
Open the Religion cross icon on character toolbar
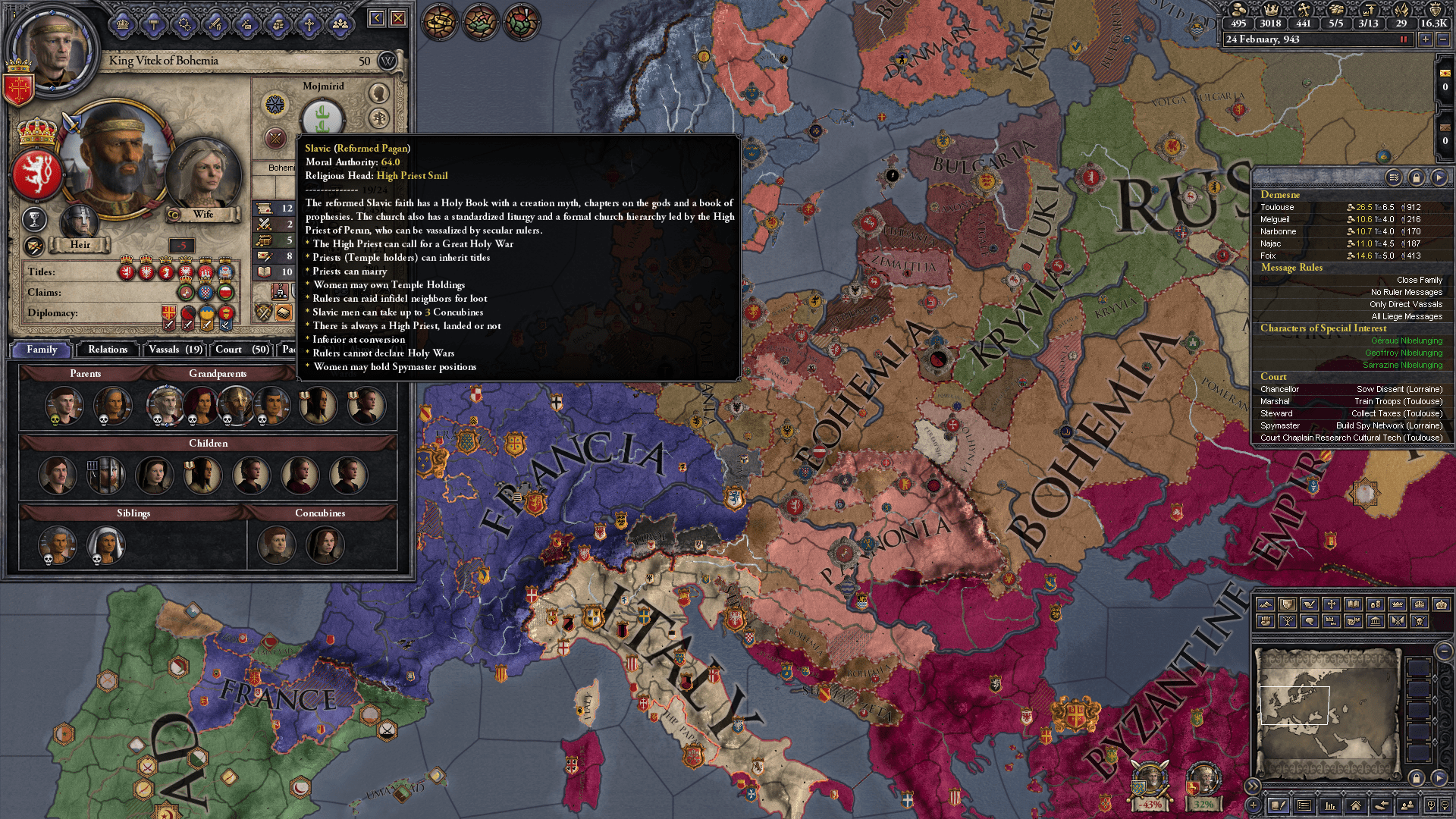tap(309, 23)
